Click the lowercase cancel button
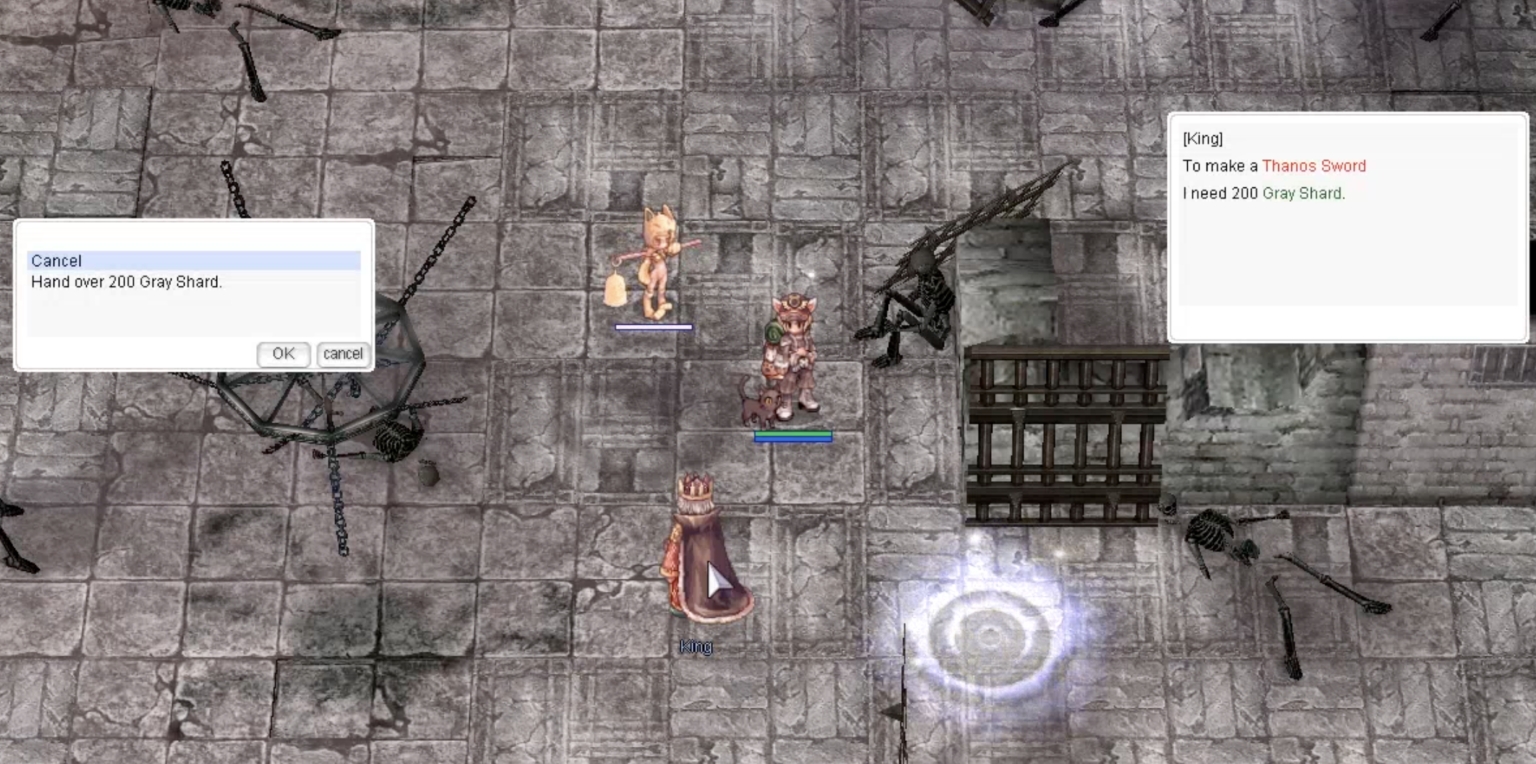This screenshot has height=764, width=1536. click(x=343, y=354)
